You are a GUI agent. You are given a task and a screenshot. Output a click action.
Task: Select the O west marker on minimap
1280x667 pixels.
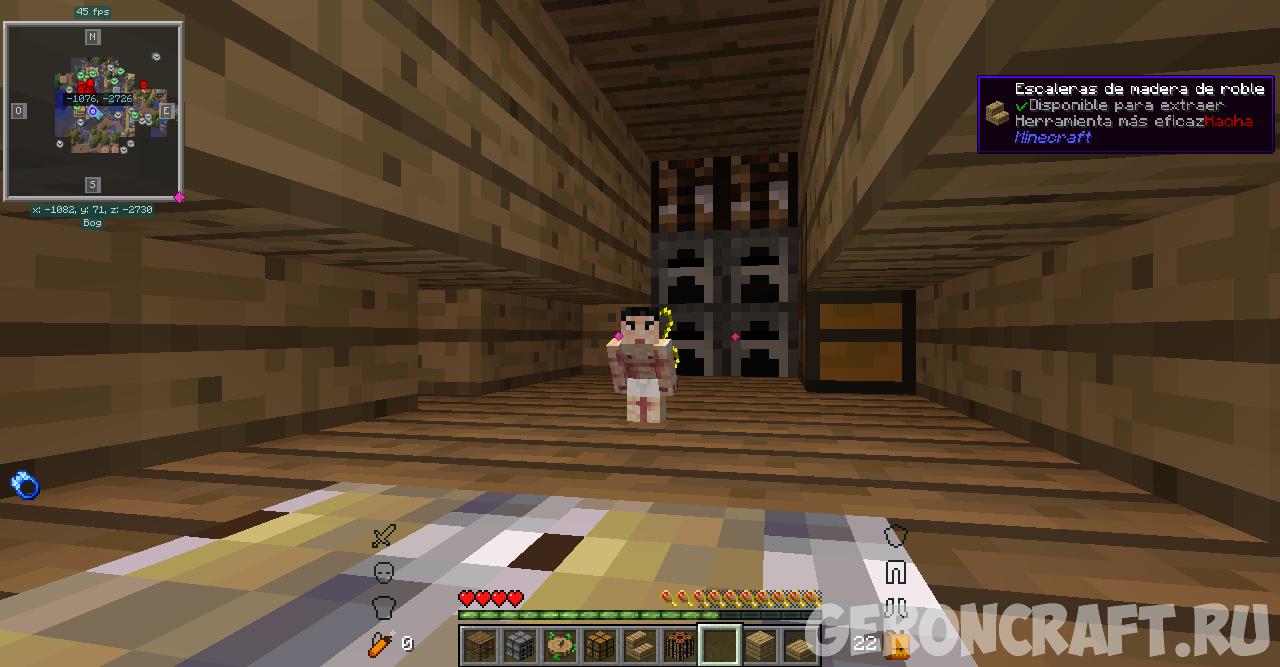point(18,111)
